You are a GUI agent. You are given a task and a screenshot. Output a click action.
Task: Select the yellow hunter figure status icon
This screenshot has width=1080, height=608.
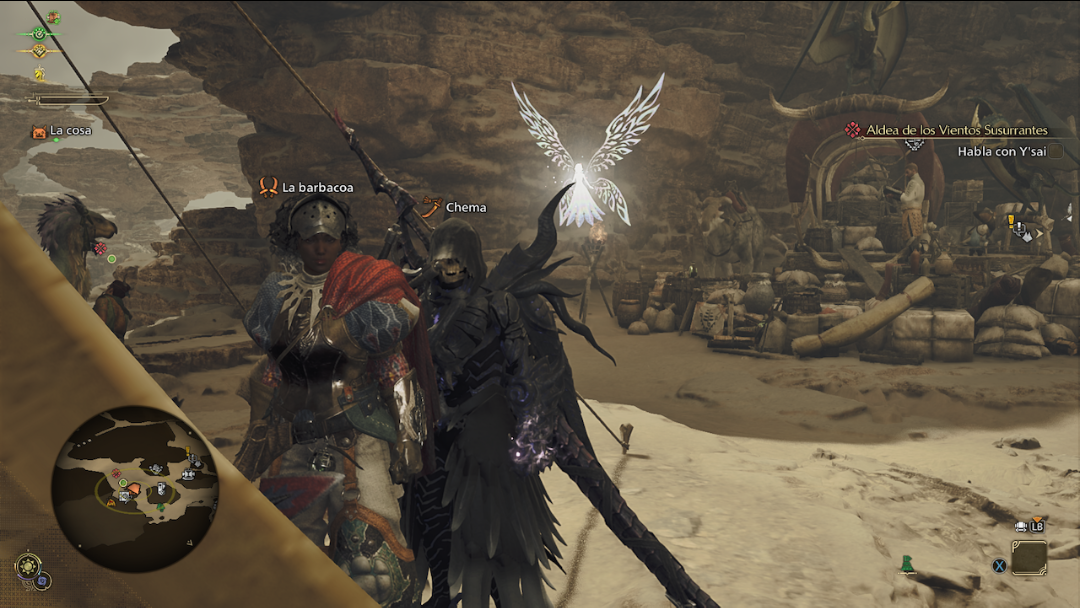40,74
